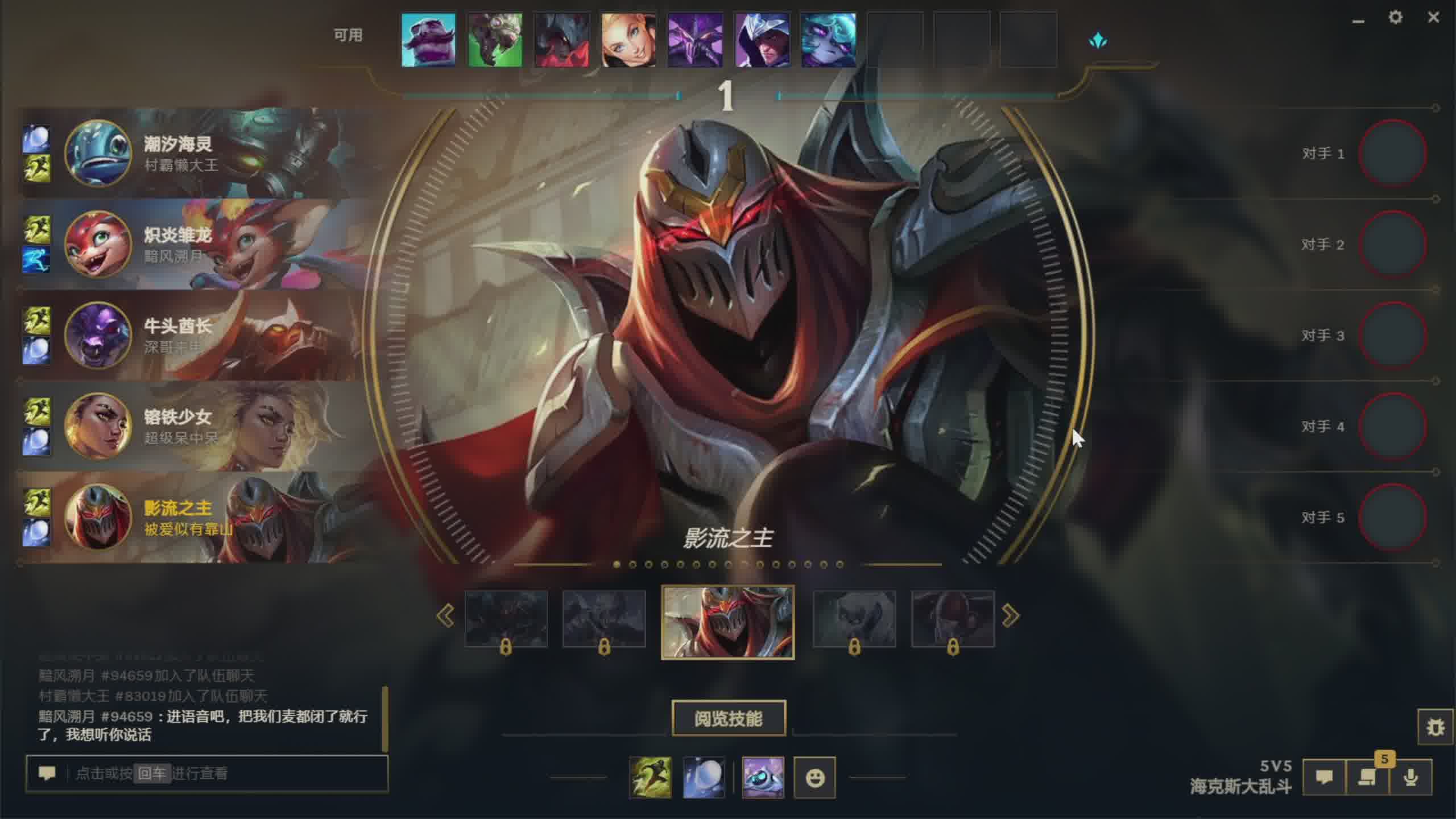Screen dimensions: 1456x819
Task: Advance the skin carousel with the right arrow
Action: coord(1010,616)
